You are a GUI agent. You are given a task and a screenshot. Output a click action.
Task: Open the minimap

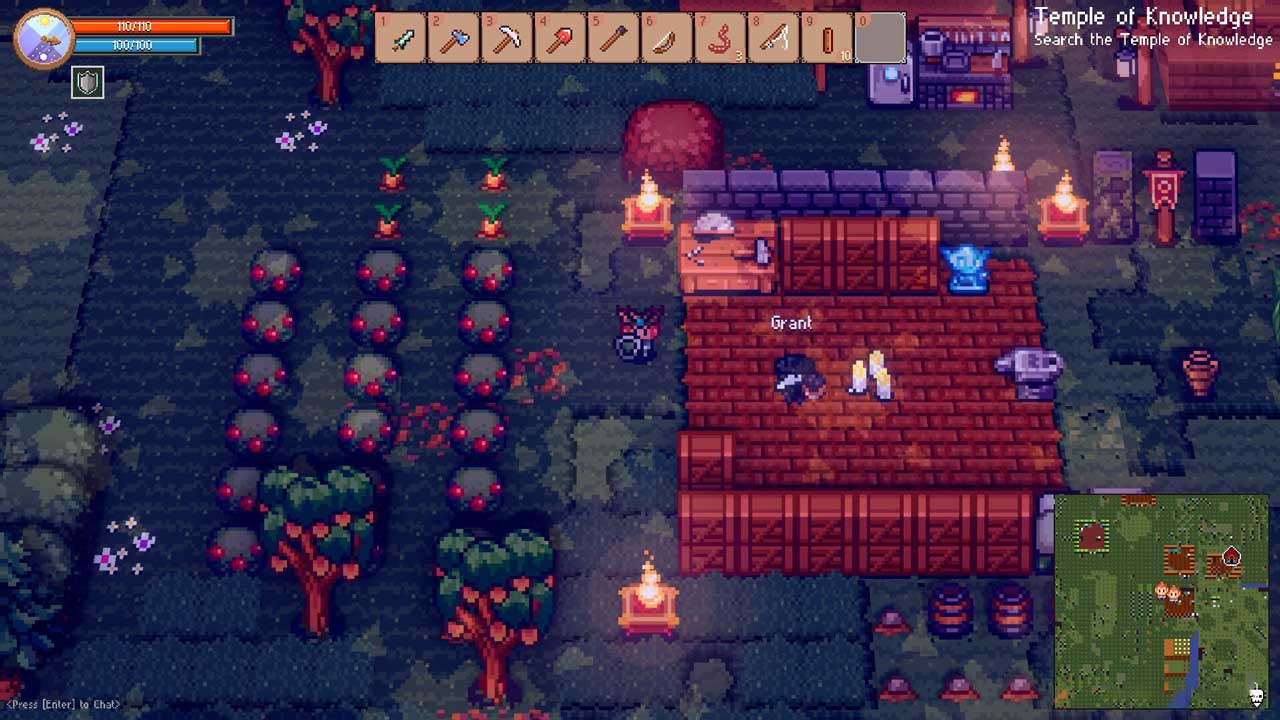point(1161,602)
